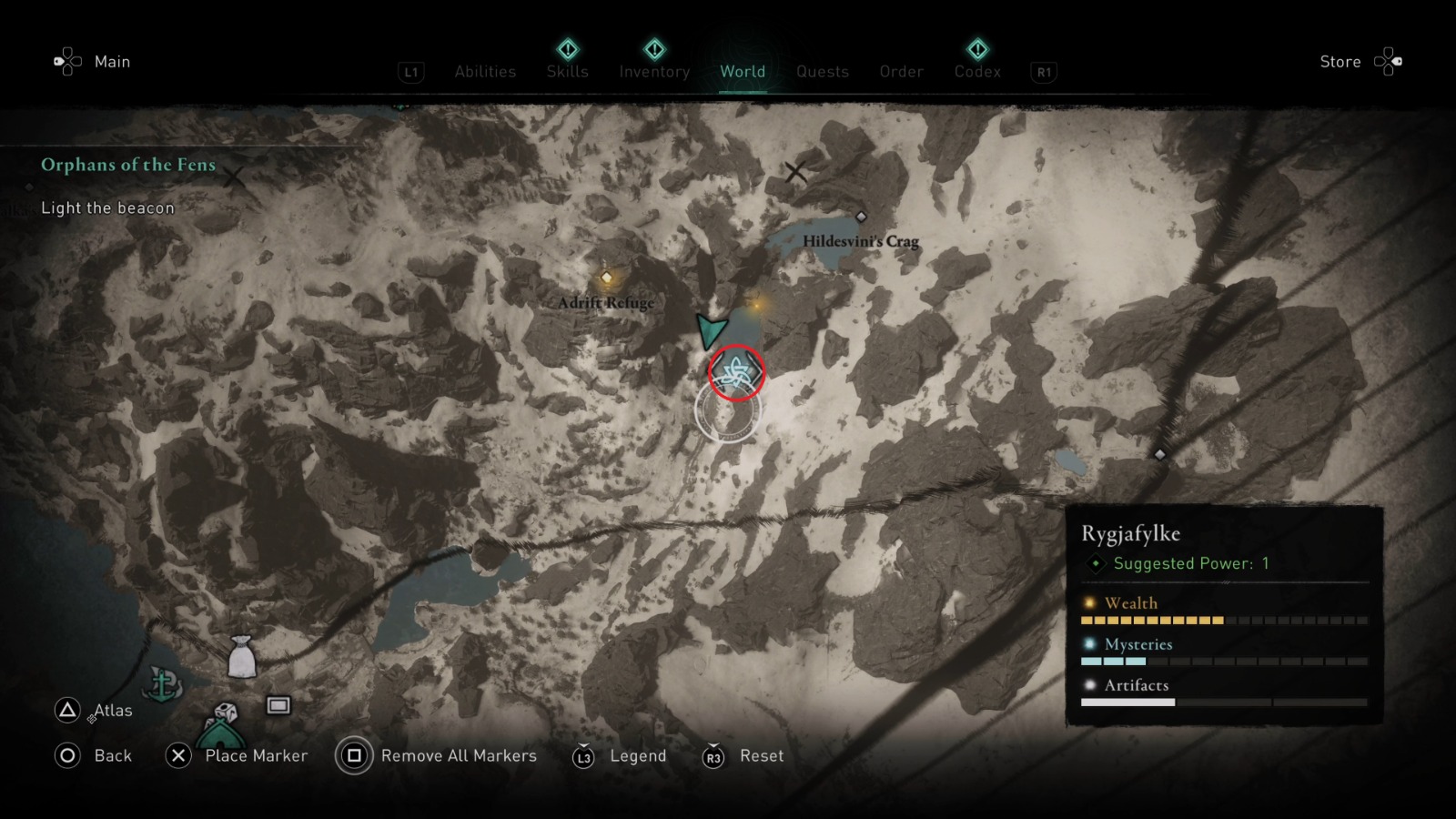Show the Codex tab

click(977, 71)
